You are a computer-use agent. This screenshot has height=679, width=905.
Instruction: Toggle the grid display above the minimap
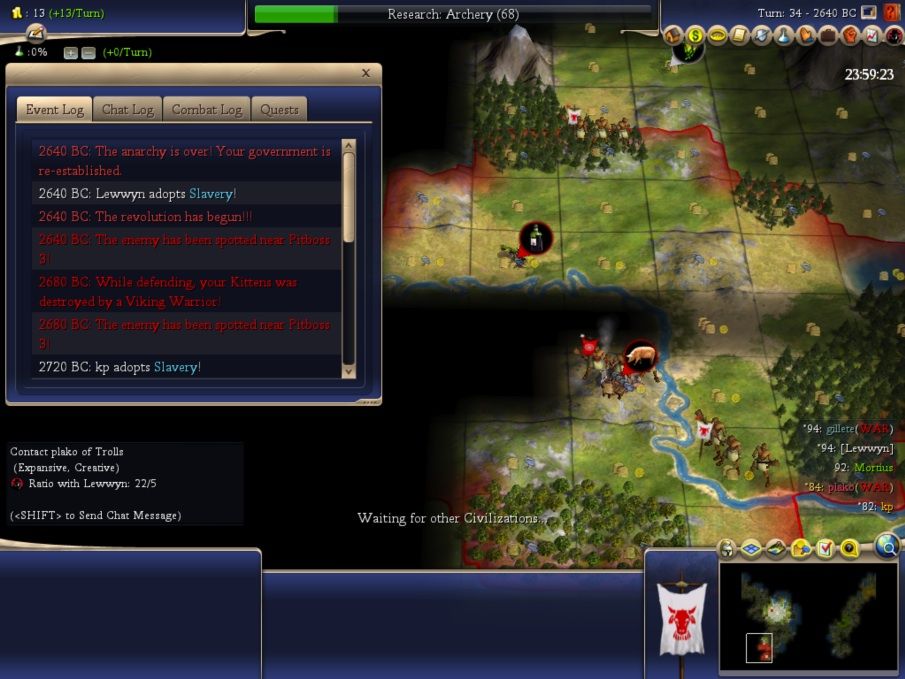tap(750, 548)
